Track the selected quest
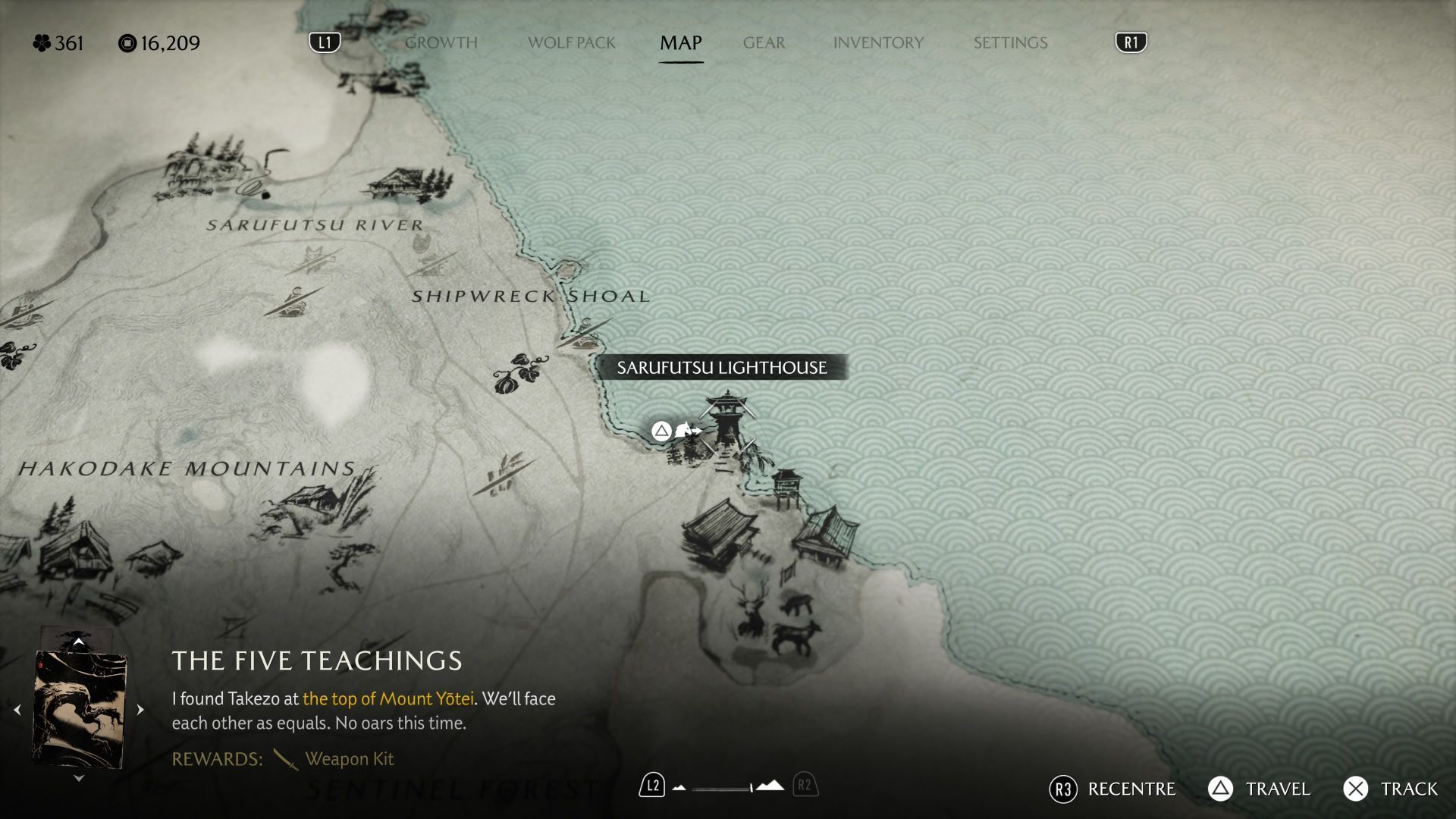The height and width of the screenshot is (819, 1456). click(1391, 789)
